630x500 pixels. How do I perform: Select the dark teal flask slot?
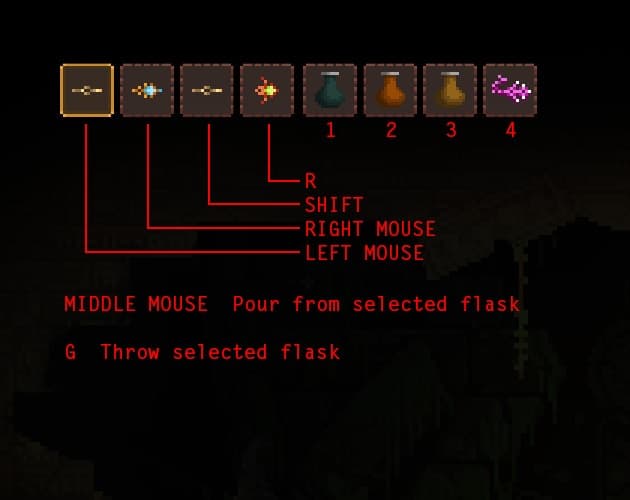point(330,90)
